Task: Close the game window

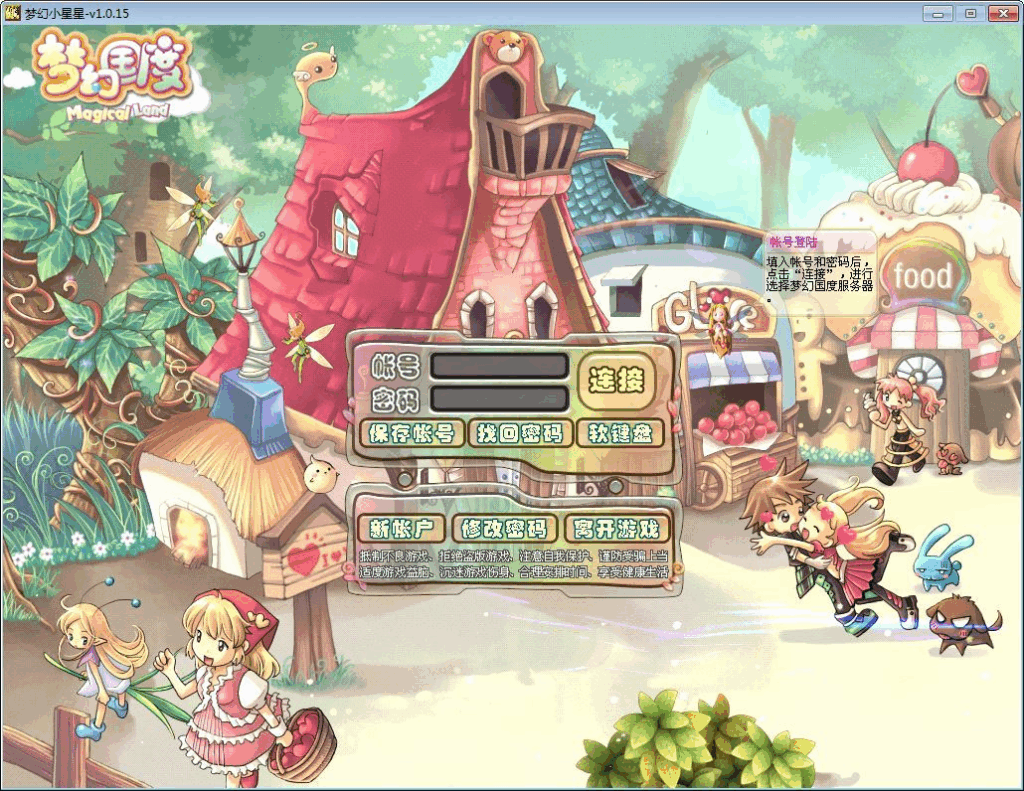Action: coord(1002,13)
